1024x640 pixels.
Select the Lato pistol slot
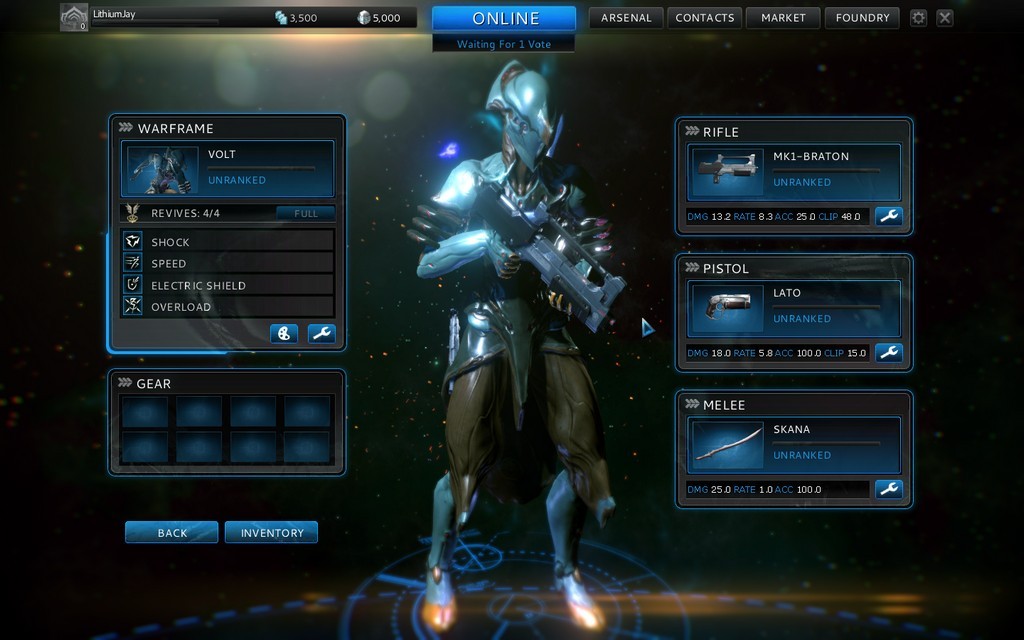[794, 307]
